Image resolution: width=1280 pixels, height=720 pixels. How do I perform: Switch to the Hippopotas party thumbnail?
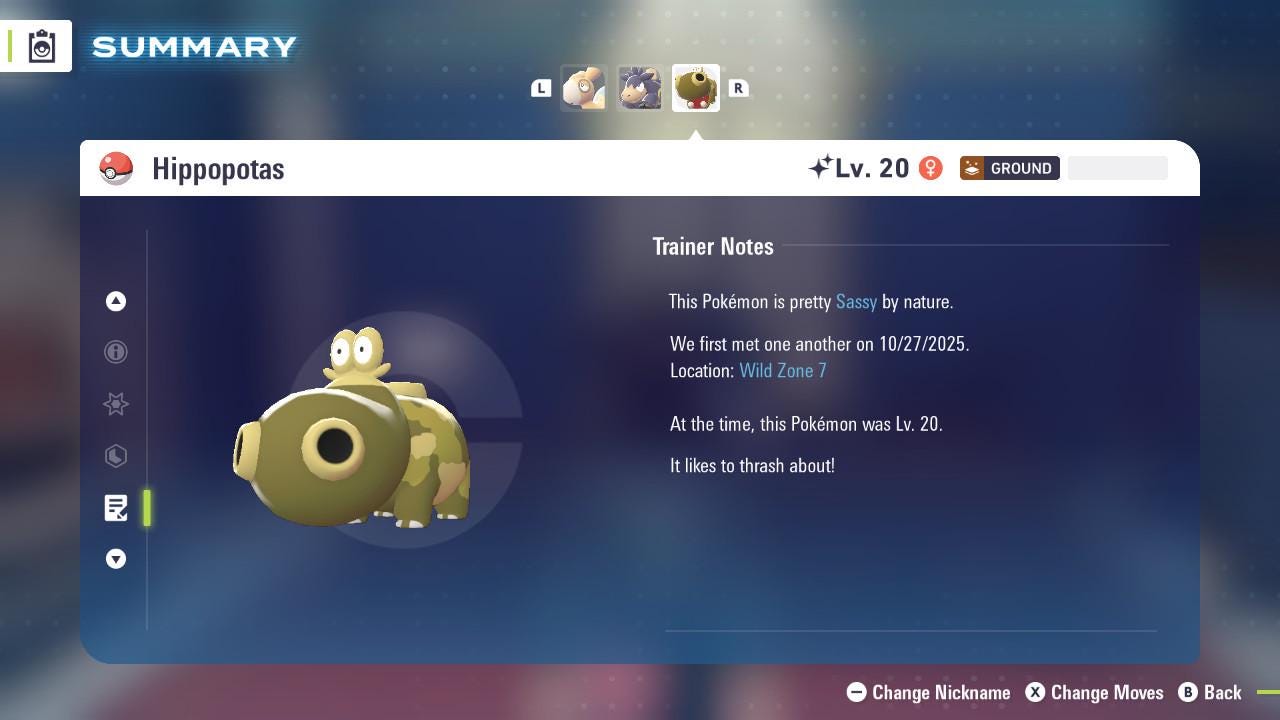coord(695,87)
